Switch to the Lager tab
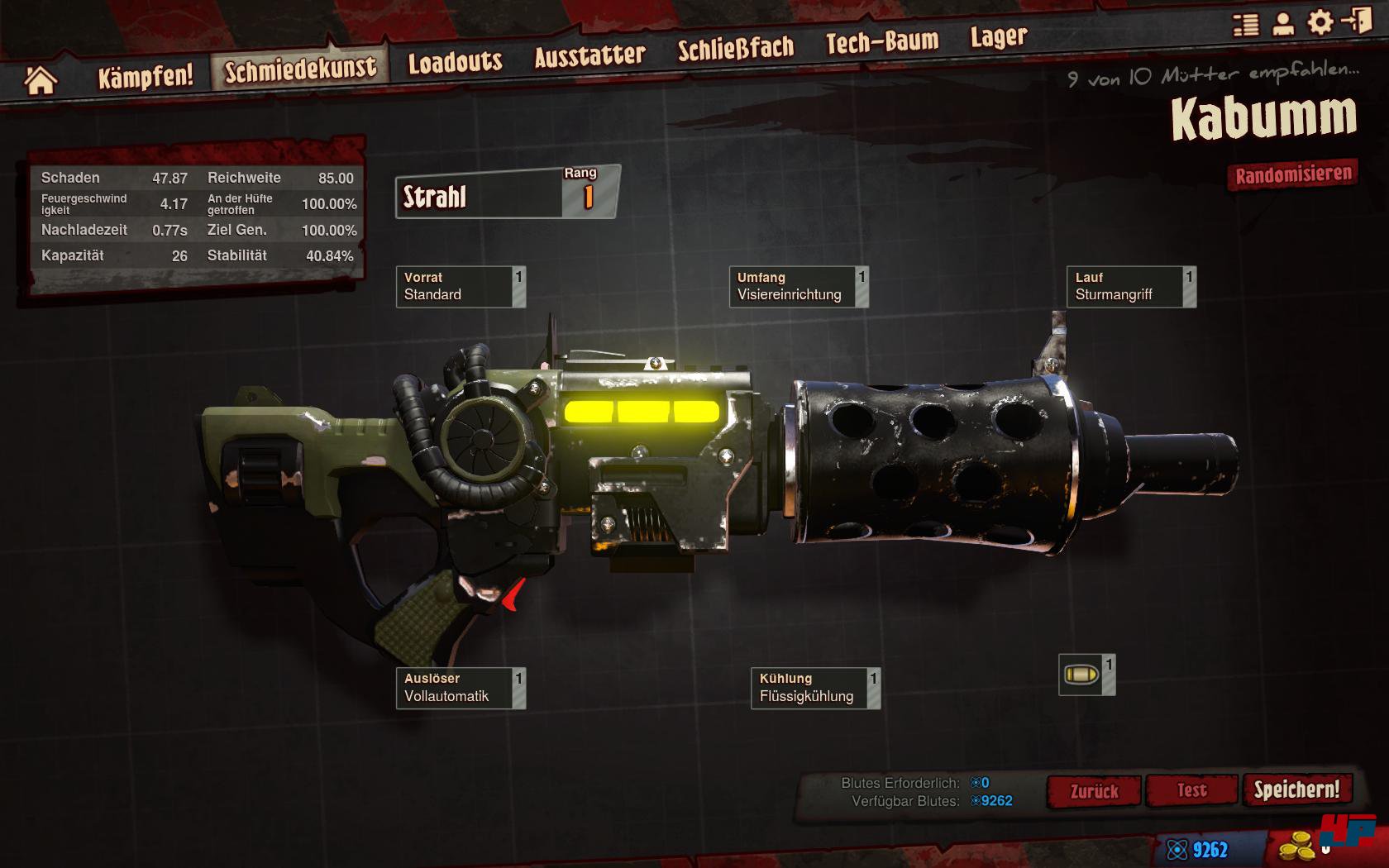The width and height of the screenshot is (1389, 868). tap(999, 37)
